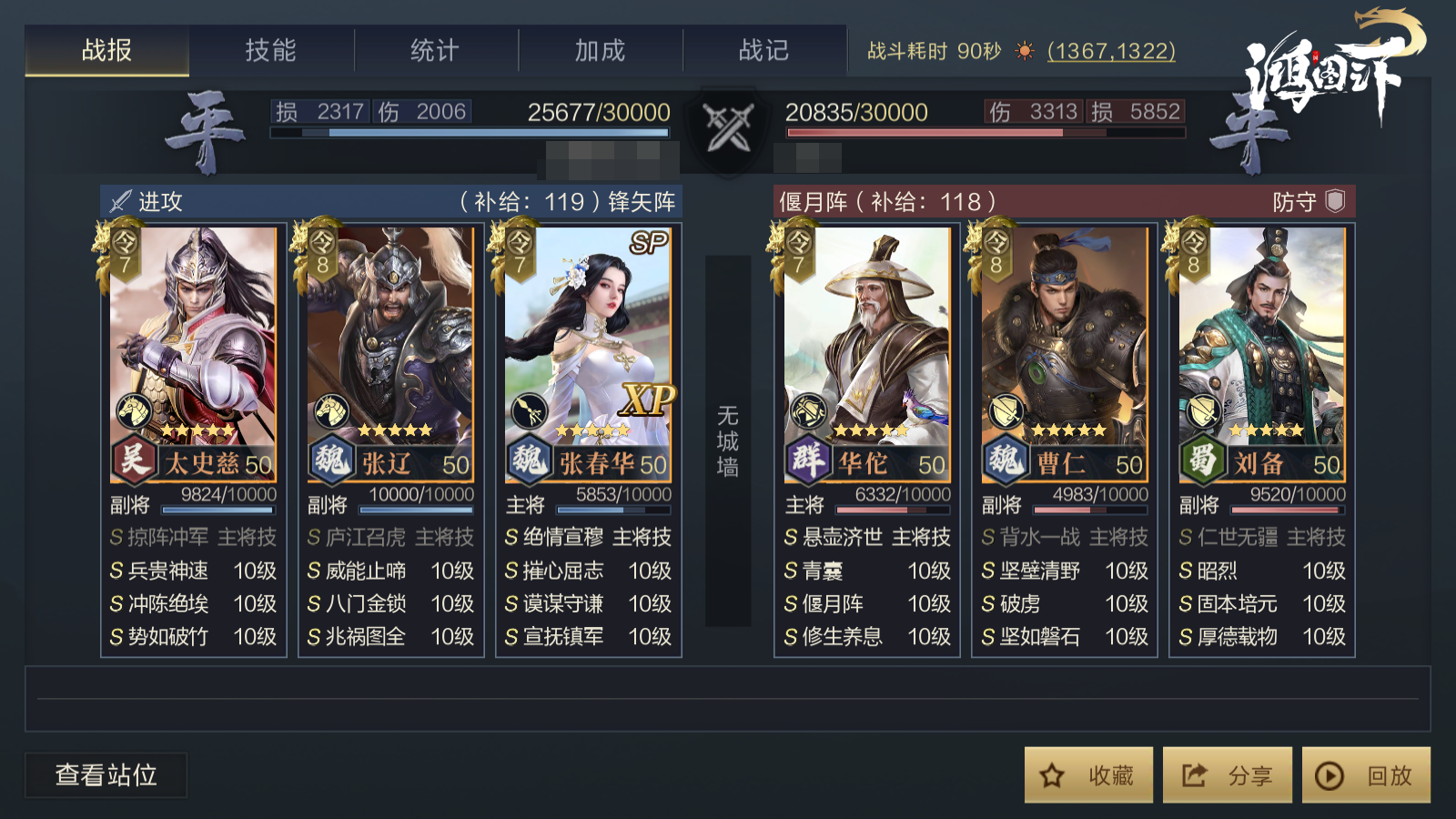The height and width of the screenshot is (819, 1456).
Task: Open the 统计 statistics tab
Action: [x=435, y=50]
